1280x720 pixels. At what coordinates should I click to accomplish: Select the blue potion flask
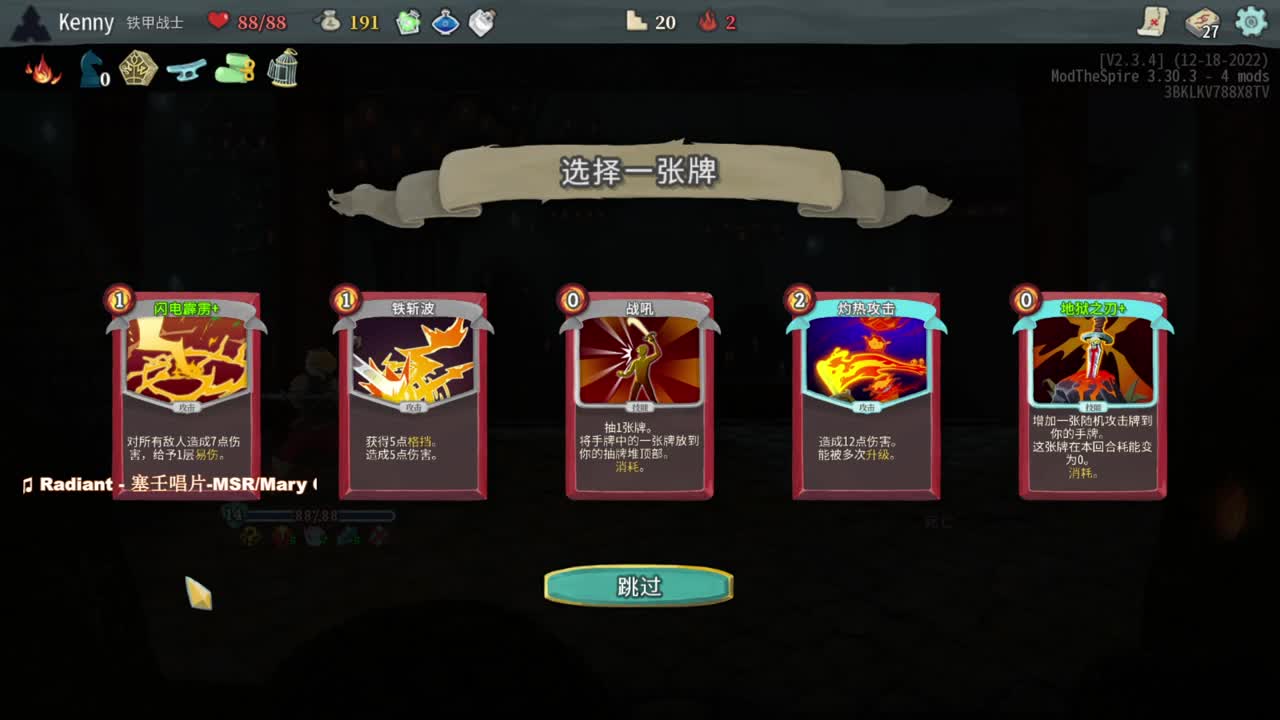tap(444, 21)
